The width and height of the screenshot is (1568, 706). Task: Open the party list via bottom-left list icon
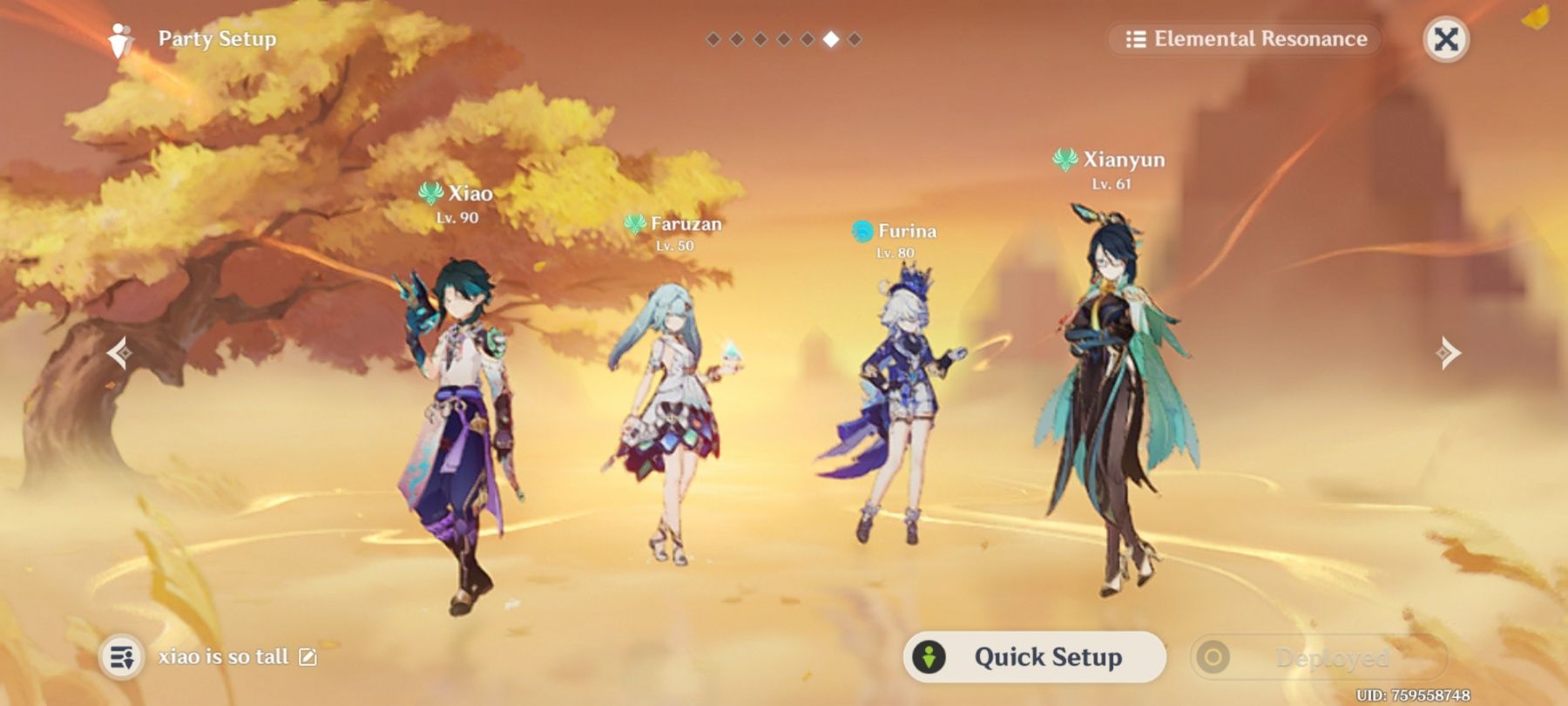(122, 656)
